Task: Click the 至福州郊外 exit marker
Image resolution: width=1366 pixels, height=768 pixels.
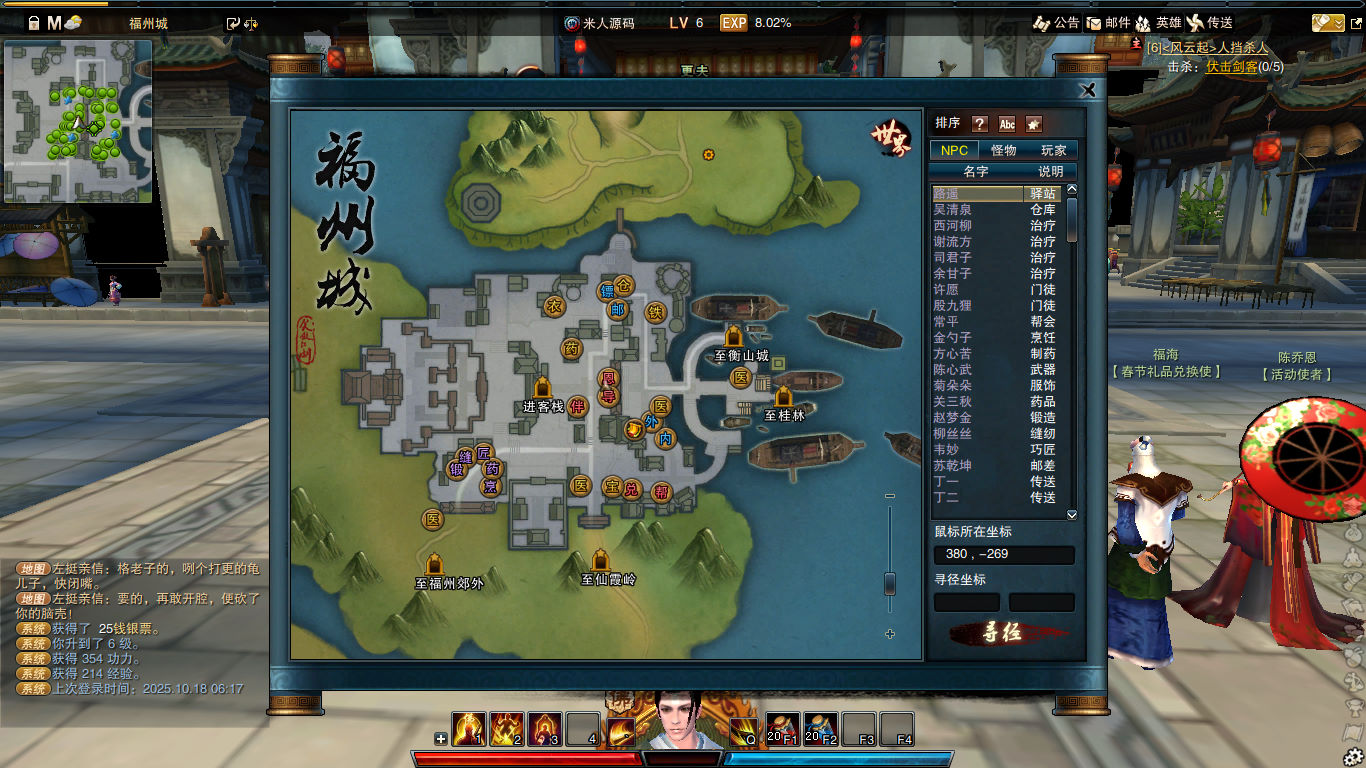Action: (x=435, y=565)
